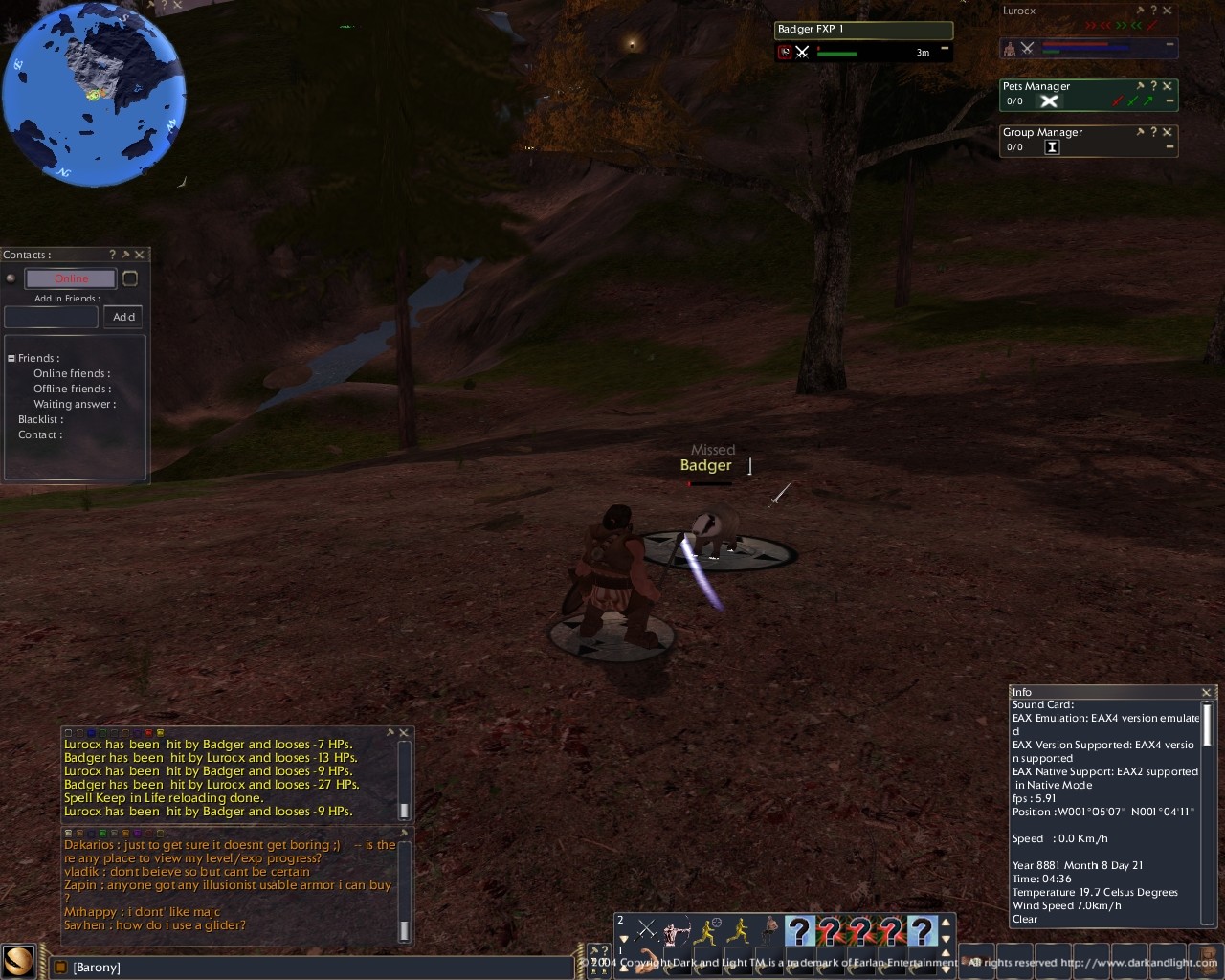This screenshot has height=980, width=1225.
Task: Open help for the Group Manager
Action: (1154, 132)
